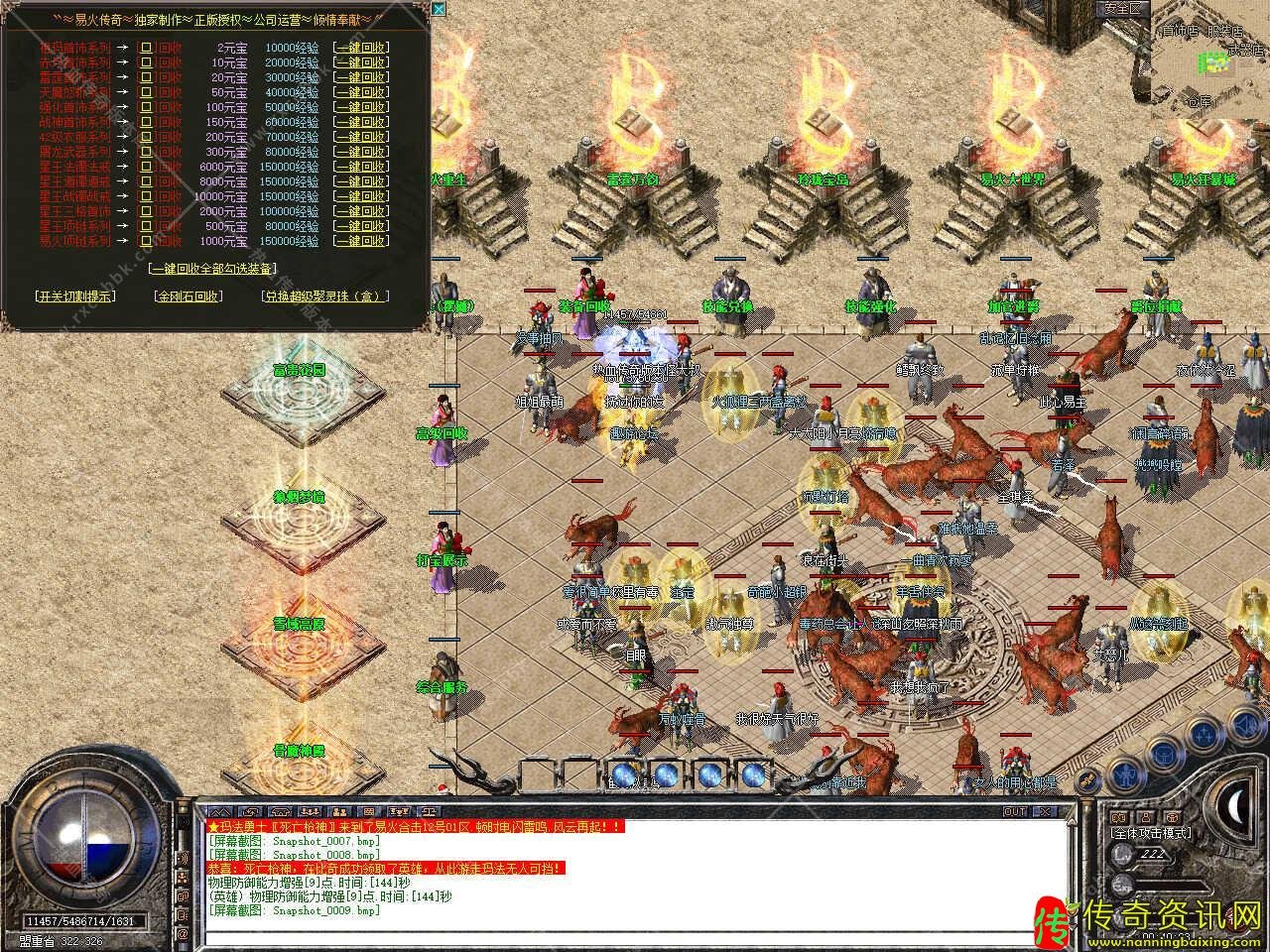1270x952 pixels.
Task: Open 金刚石回收
Action: pyautogui.click(x=188, y=296)
